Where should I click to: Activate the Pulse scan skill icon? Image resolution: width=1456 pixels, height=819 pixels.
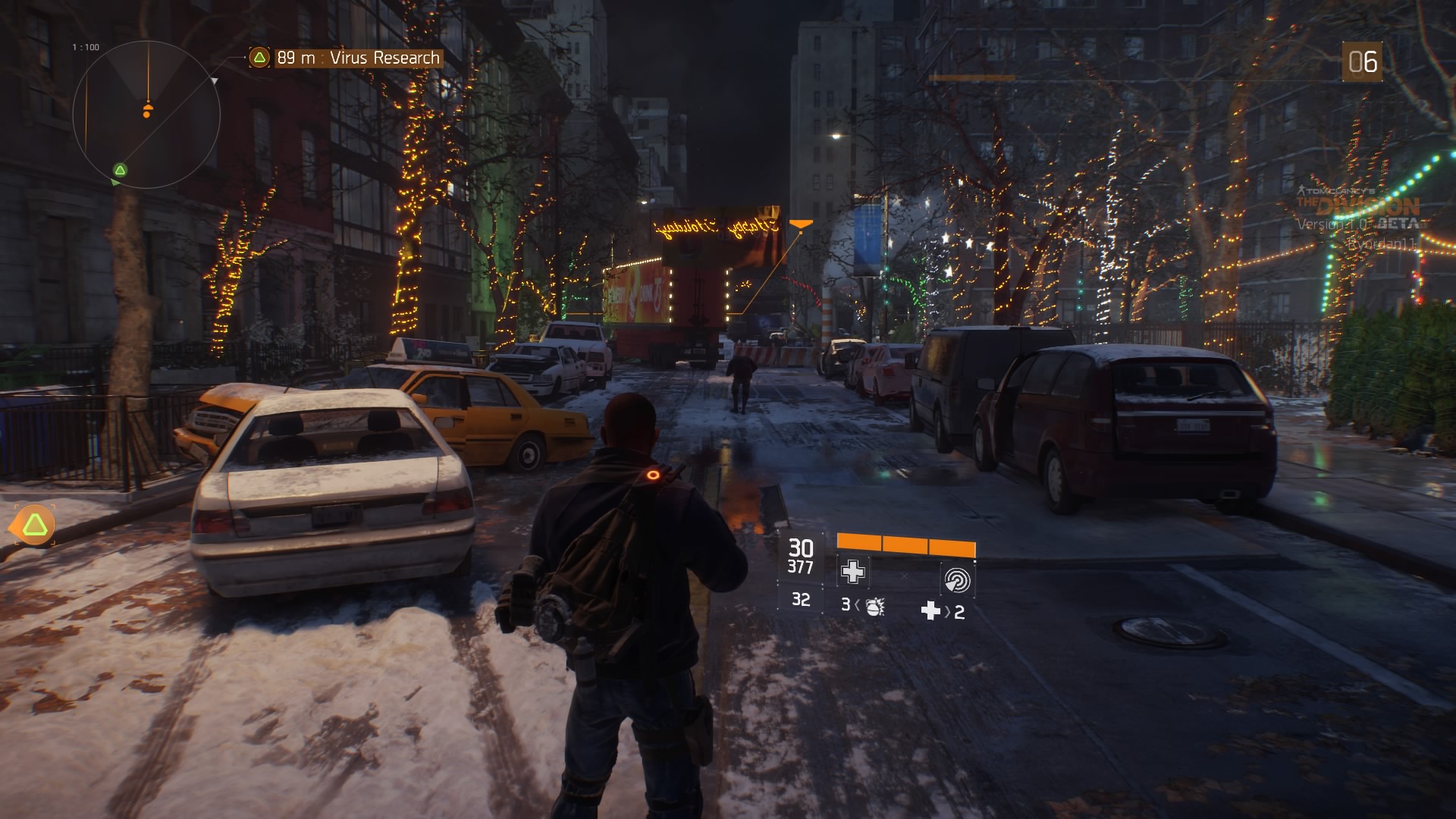point(956,580)
